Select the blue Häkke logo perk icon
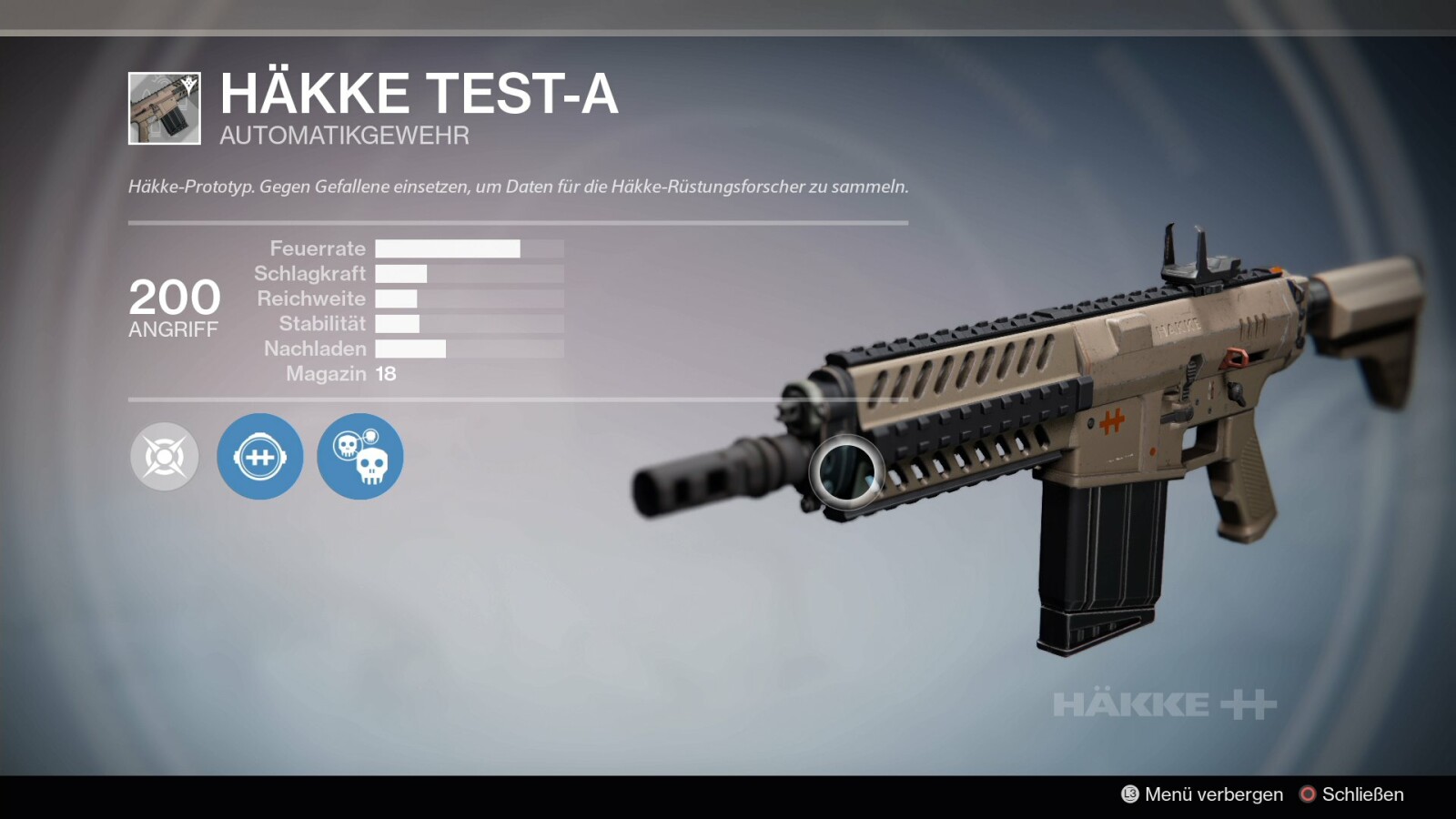Screen dimensions: 1456x819 pos(260,457)
